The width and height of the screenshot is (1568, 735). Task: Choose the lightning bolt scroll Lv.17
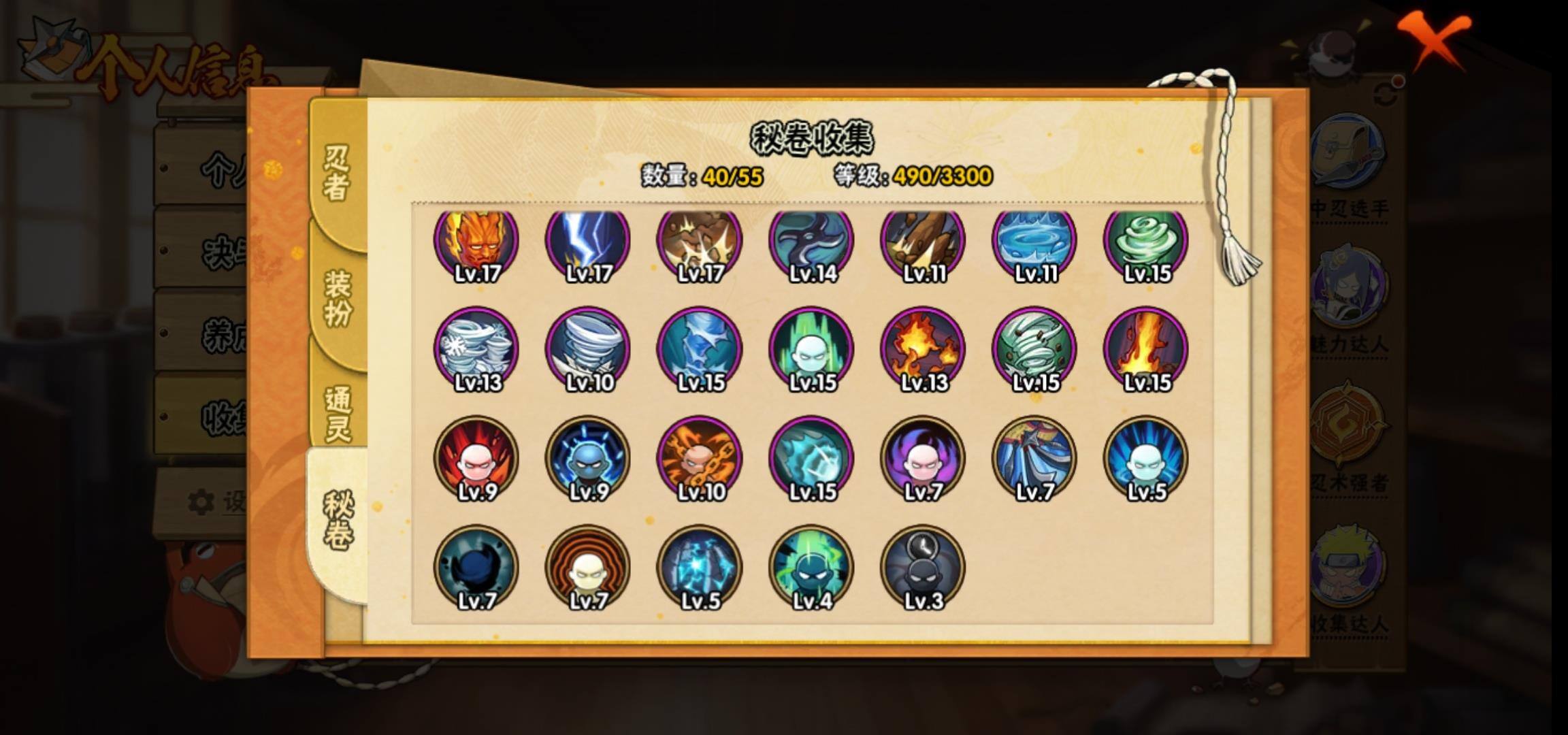[588, 242]
